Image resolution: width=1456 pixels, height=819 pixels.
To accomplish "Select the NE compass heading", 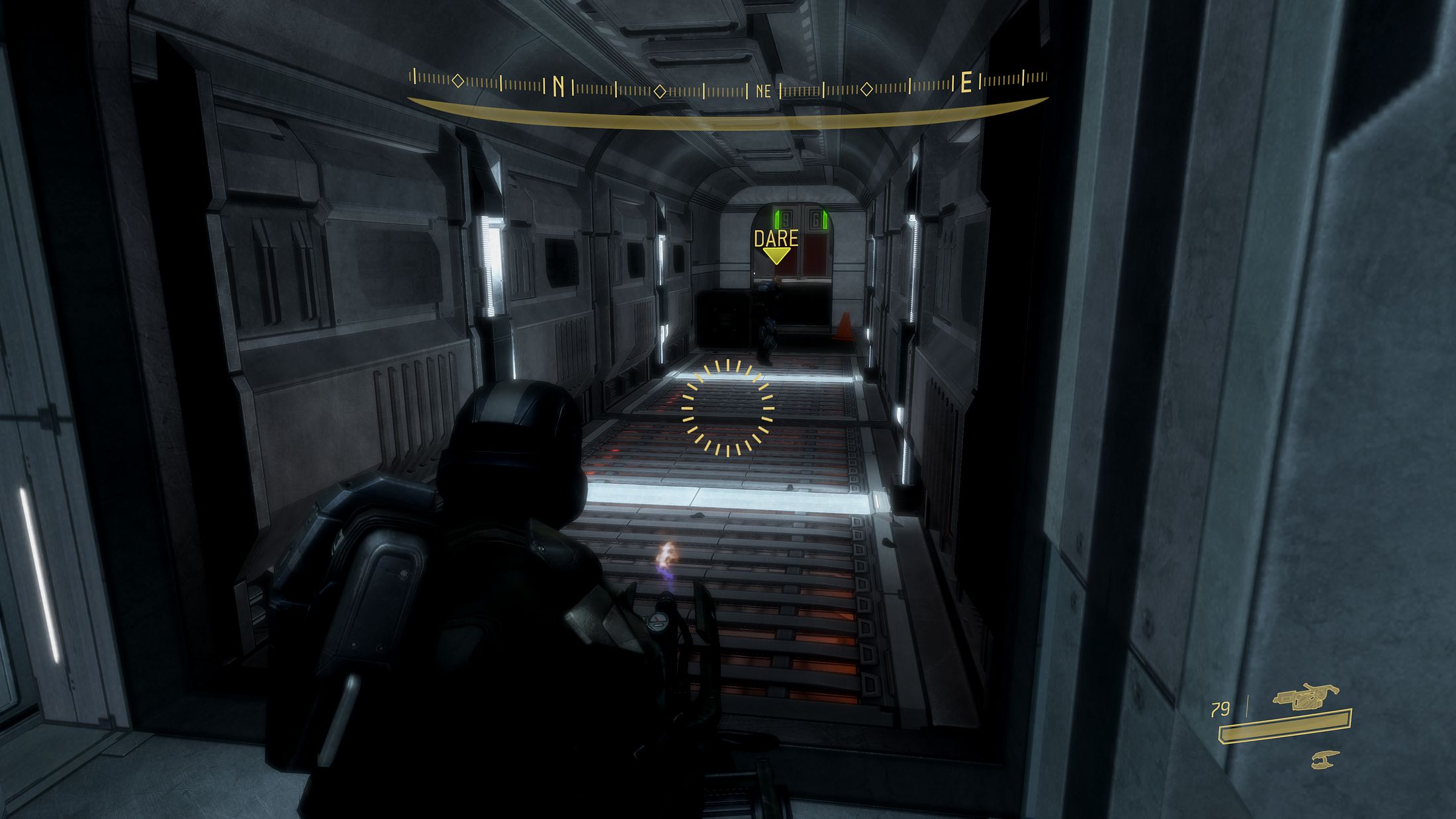I will coord(763,91).
